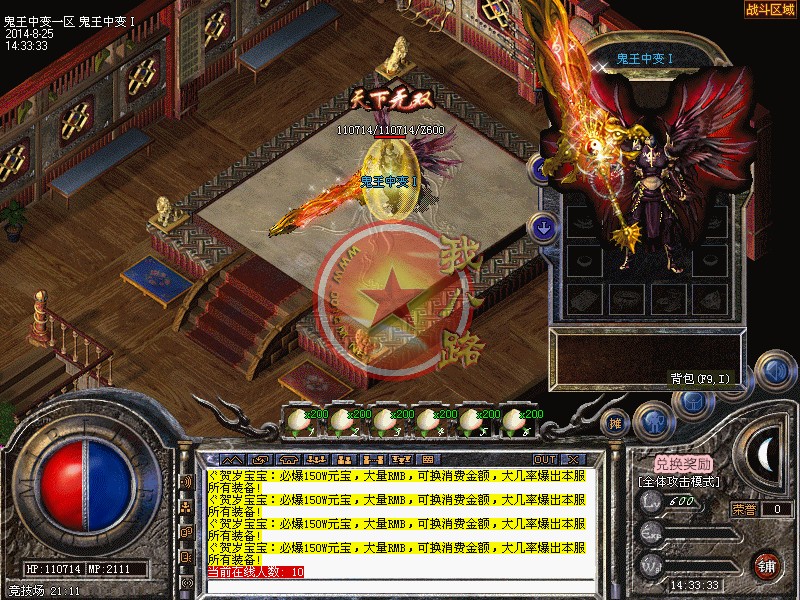Close the chat bar with the X button
This screenshot has height=600, width=800.
573,459
